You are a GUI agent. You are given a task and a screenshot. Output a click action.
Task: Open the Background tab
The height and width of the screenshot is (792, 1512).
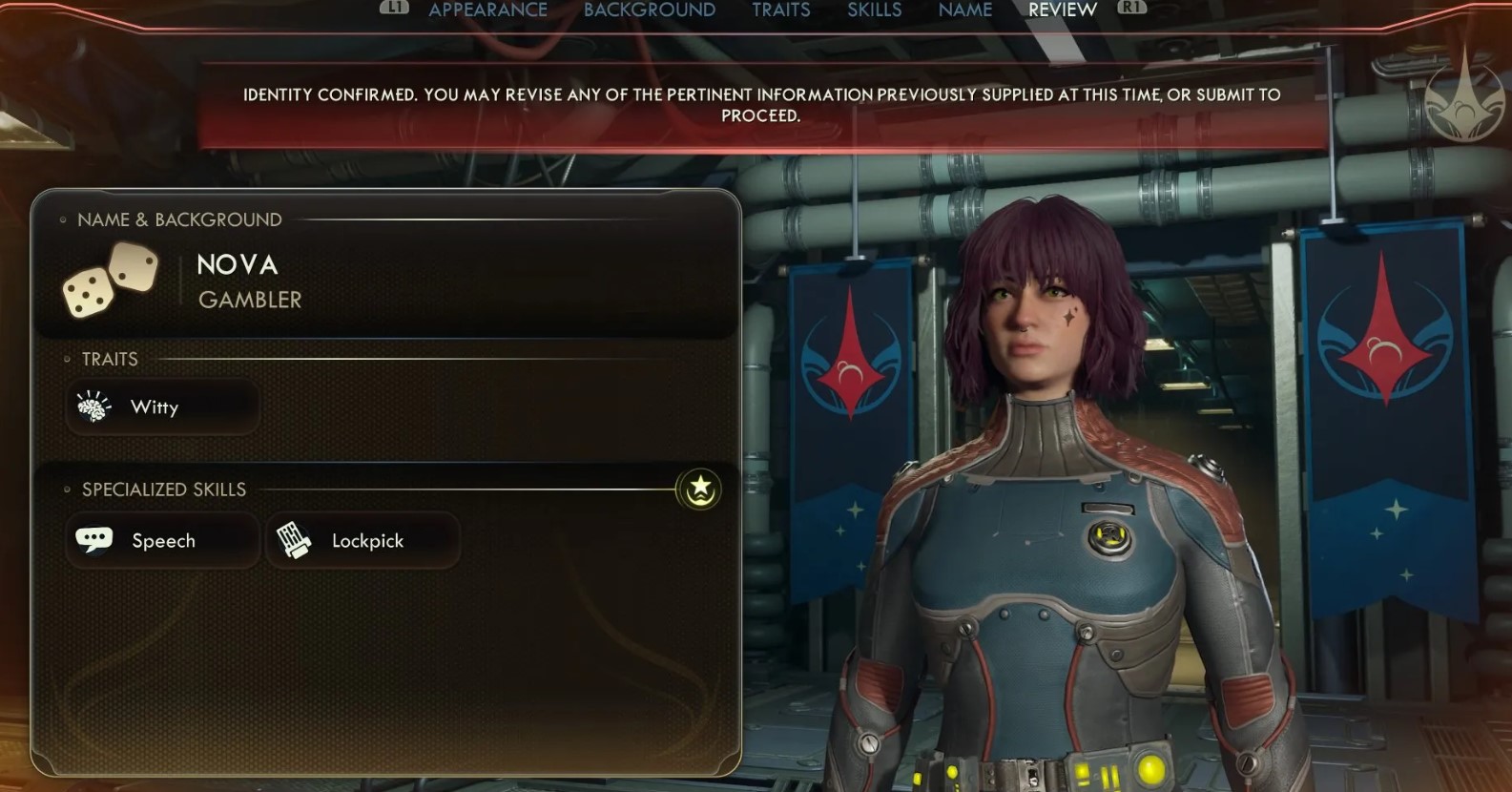point(649,10)
